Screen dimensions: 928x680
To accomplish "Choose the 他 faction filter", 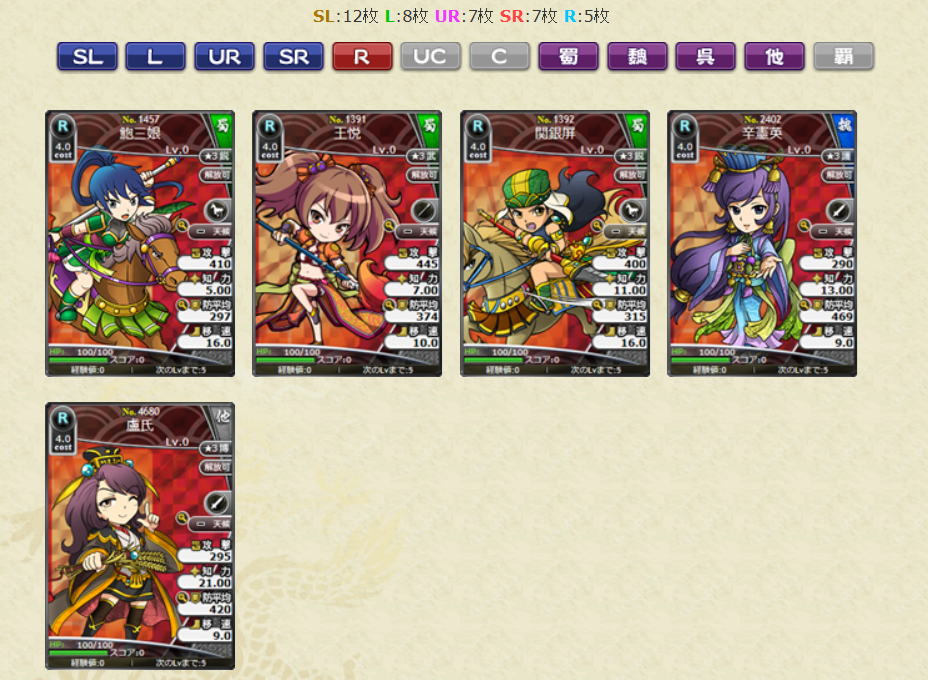I will click(x=774, y=57).
